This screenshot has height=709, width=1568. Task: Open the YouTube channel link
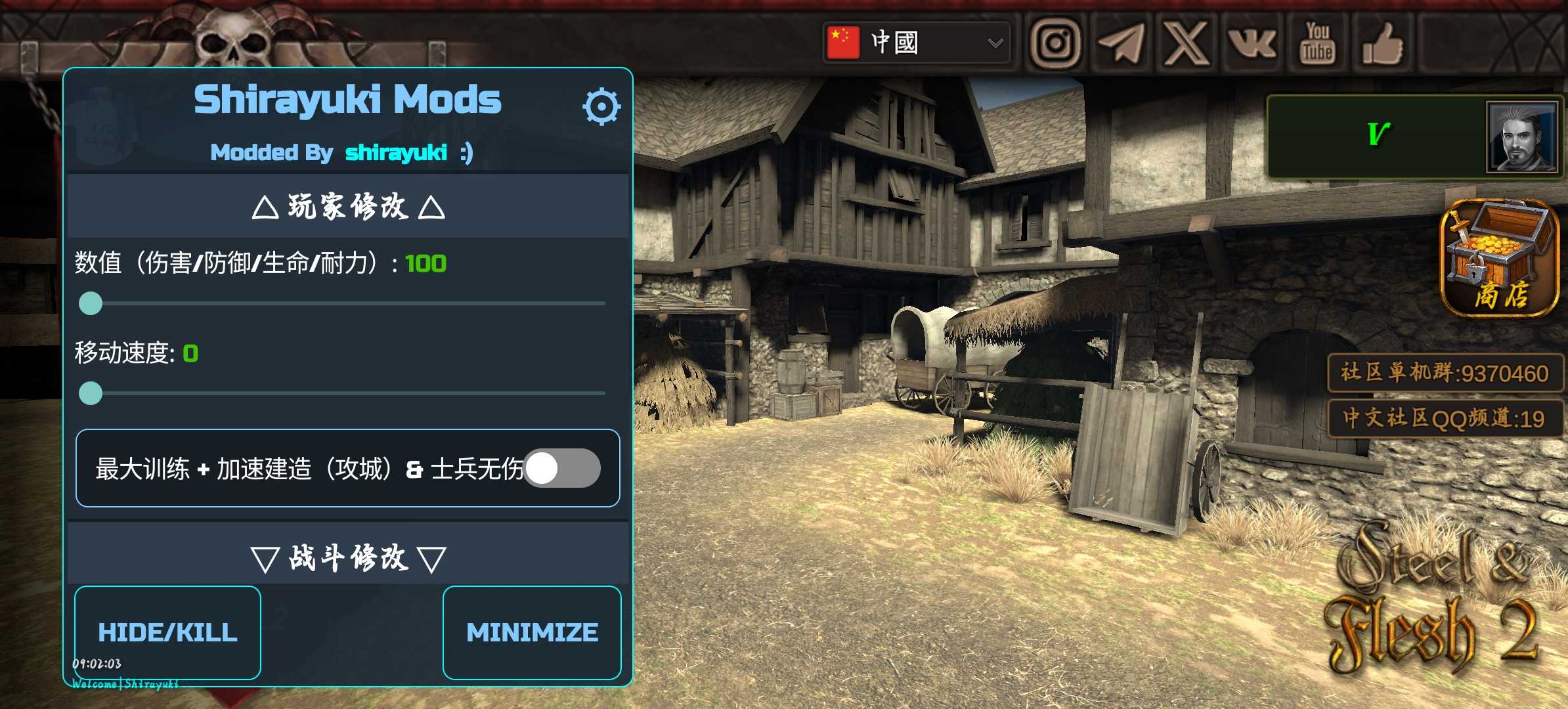pyautogui.click(x=1317, y=43)
